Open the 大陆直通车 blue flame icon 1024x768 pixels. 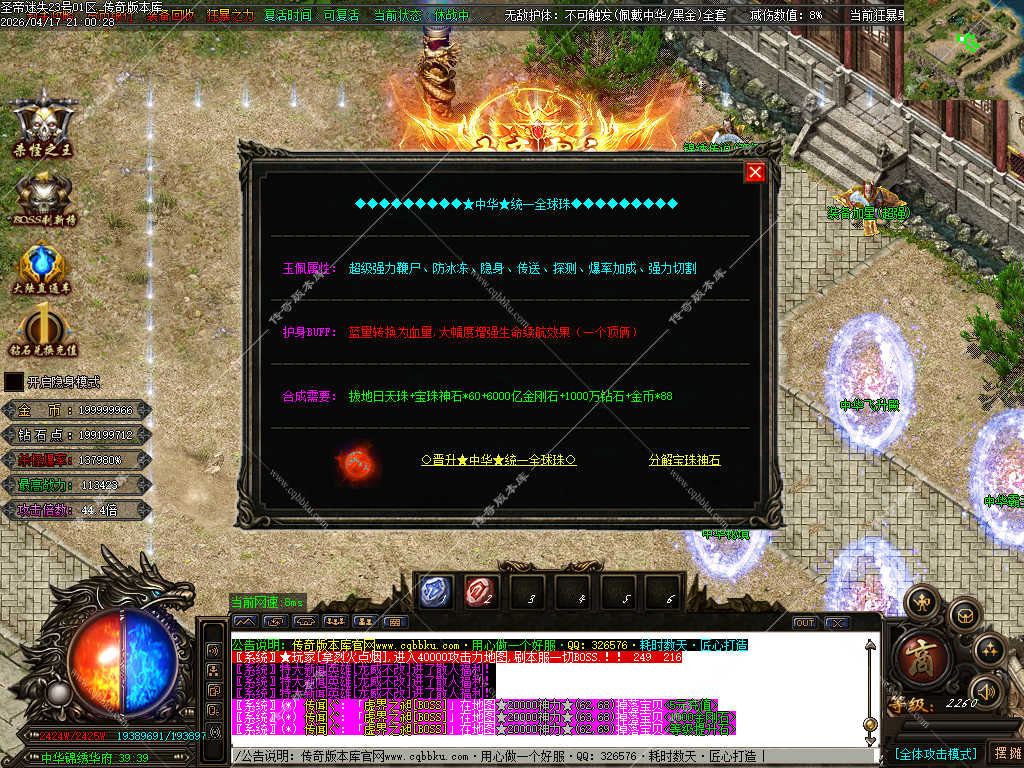tap(44, 267)
